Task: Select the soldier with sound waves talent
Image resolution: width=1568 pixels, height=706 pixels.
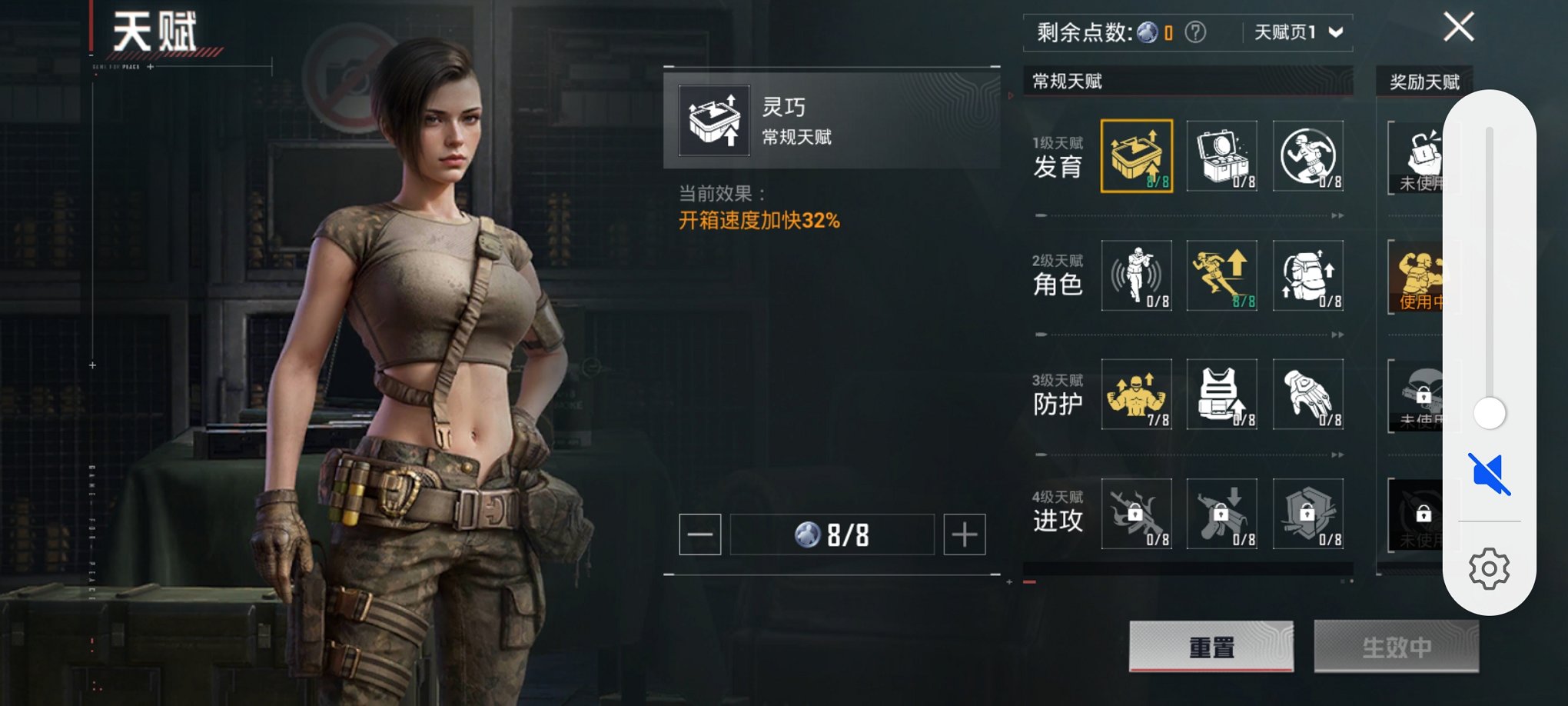Action: click(x=1137, y=275)
